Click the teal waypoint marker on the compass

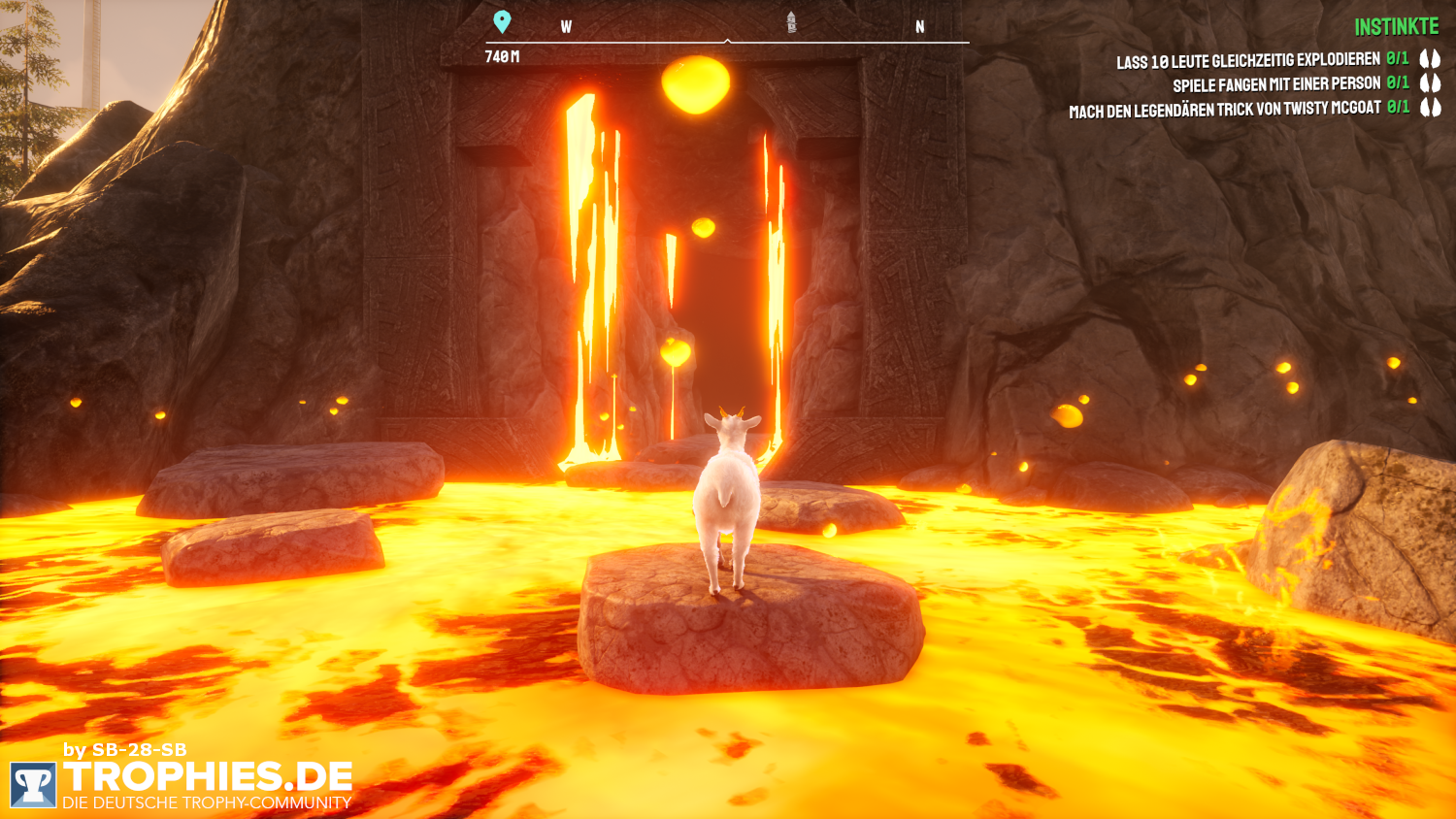(x=502, y=21)
